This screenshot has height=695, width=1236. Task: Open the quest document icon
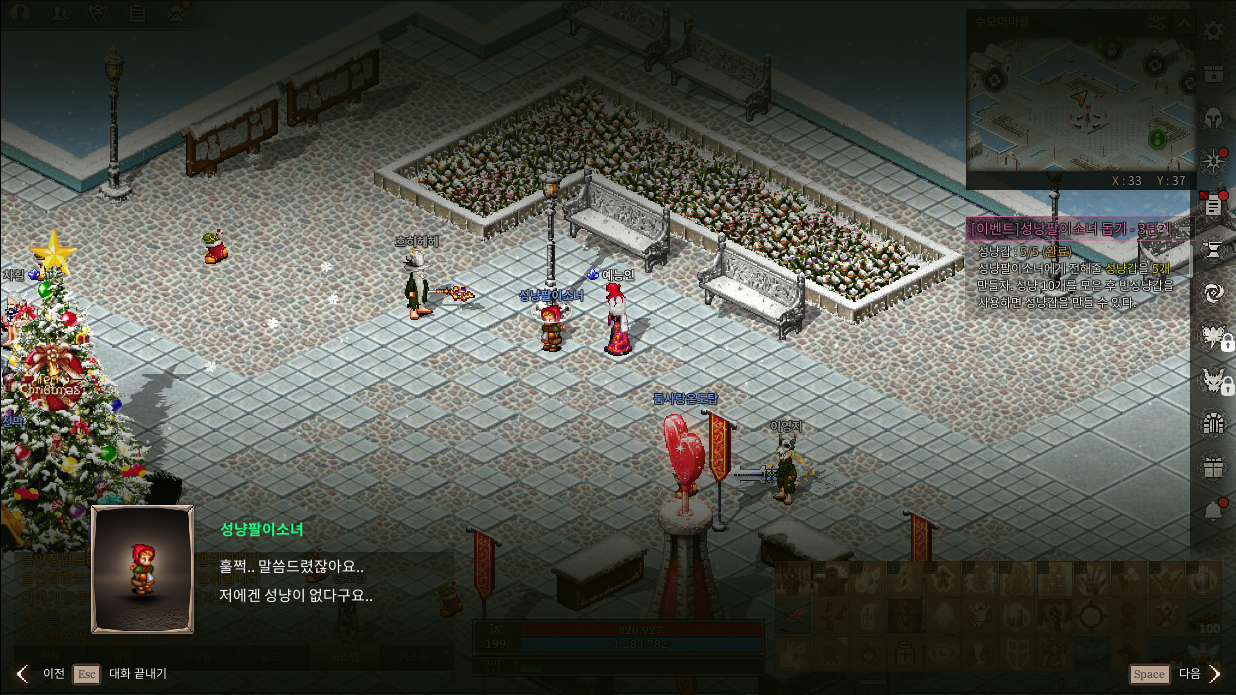point(1213,205)
